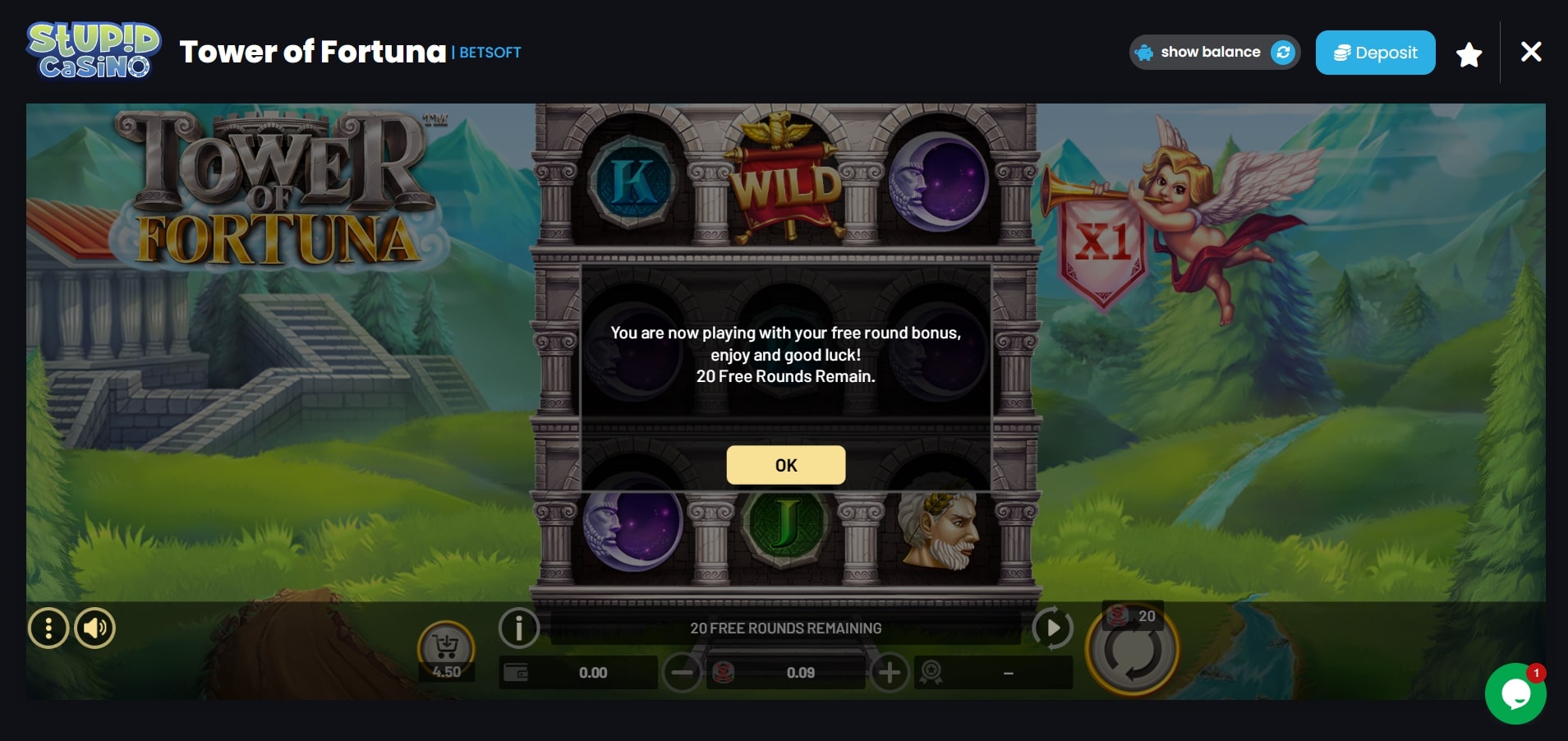Viewport: 1568px width, 741px height.
Task: Open the game info panel
Action: pyautogui.click(x=519, y=628)
